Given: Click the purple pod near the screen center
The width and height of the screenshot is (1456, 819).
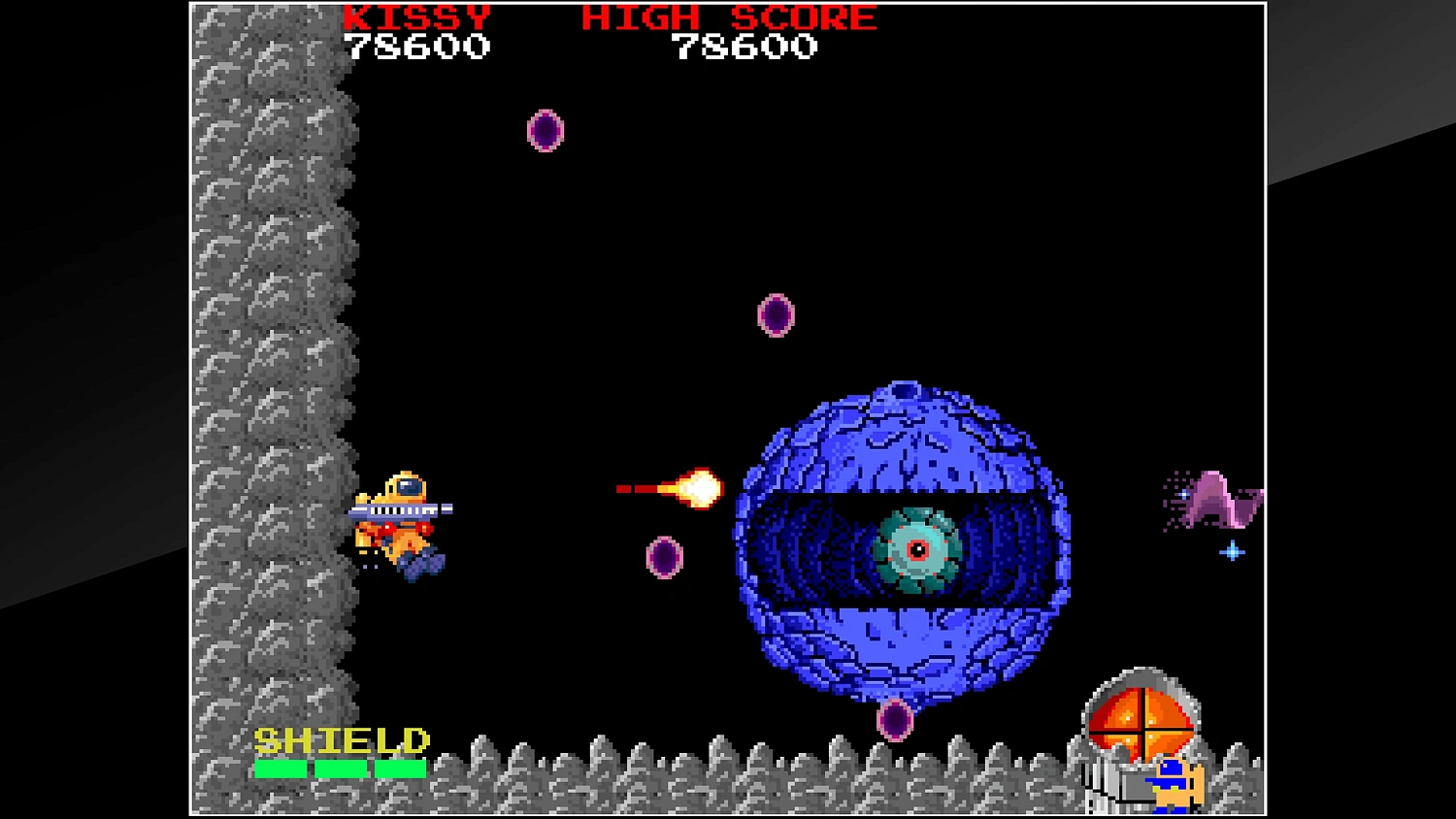Looking at the screenshot, I should click(x=777, y=314).
